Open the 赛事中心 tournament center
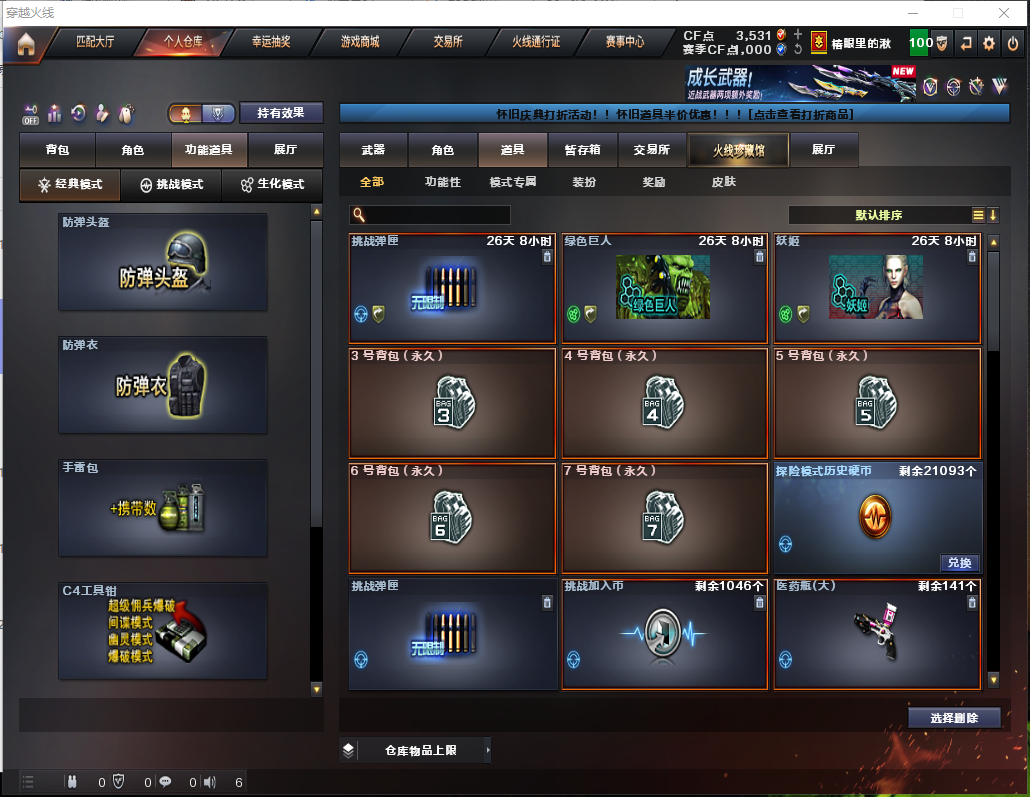 tap(624, 42)
